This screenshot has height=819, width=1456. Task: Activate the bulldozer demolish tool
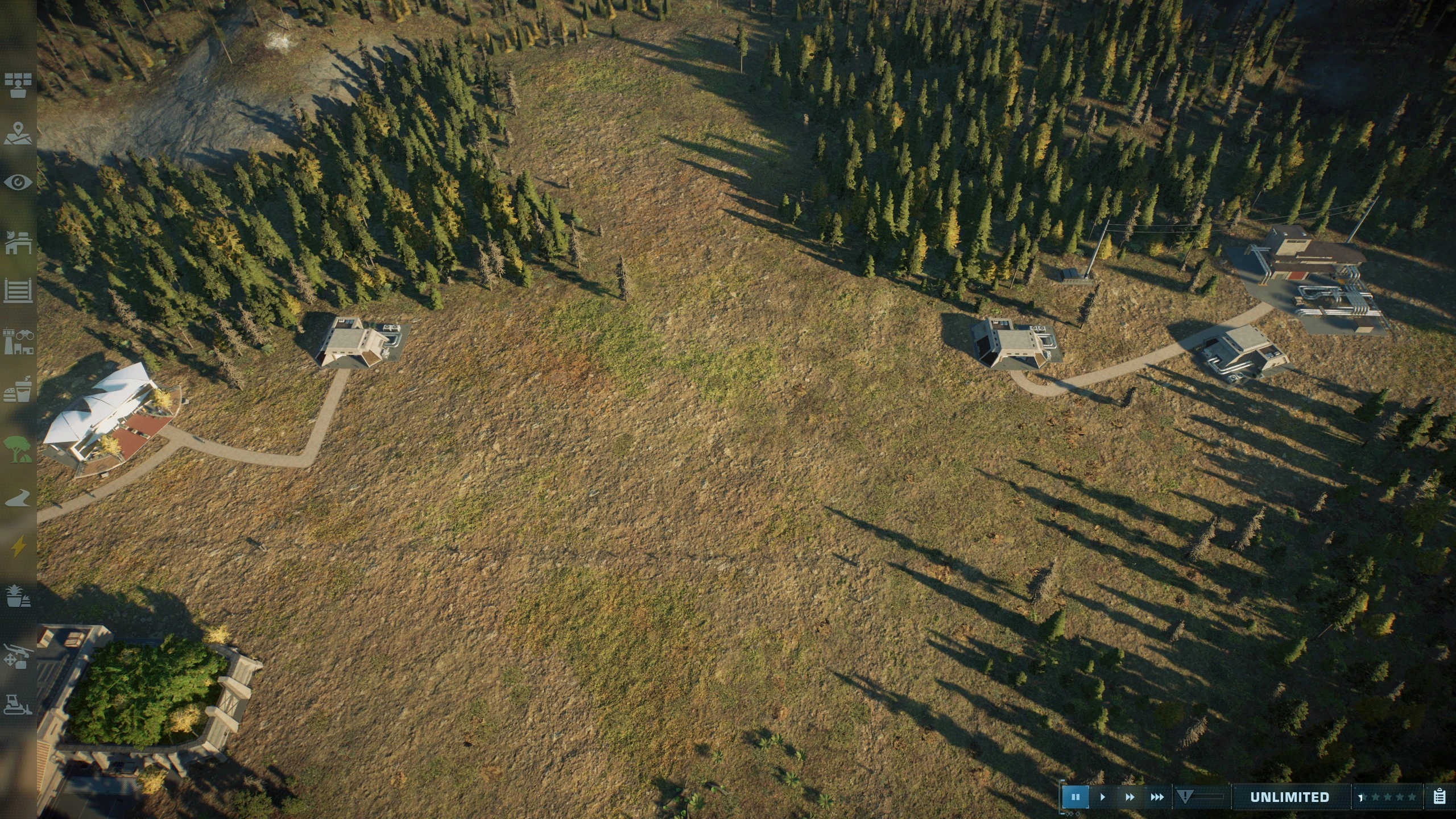tap(18, 704)
